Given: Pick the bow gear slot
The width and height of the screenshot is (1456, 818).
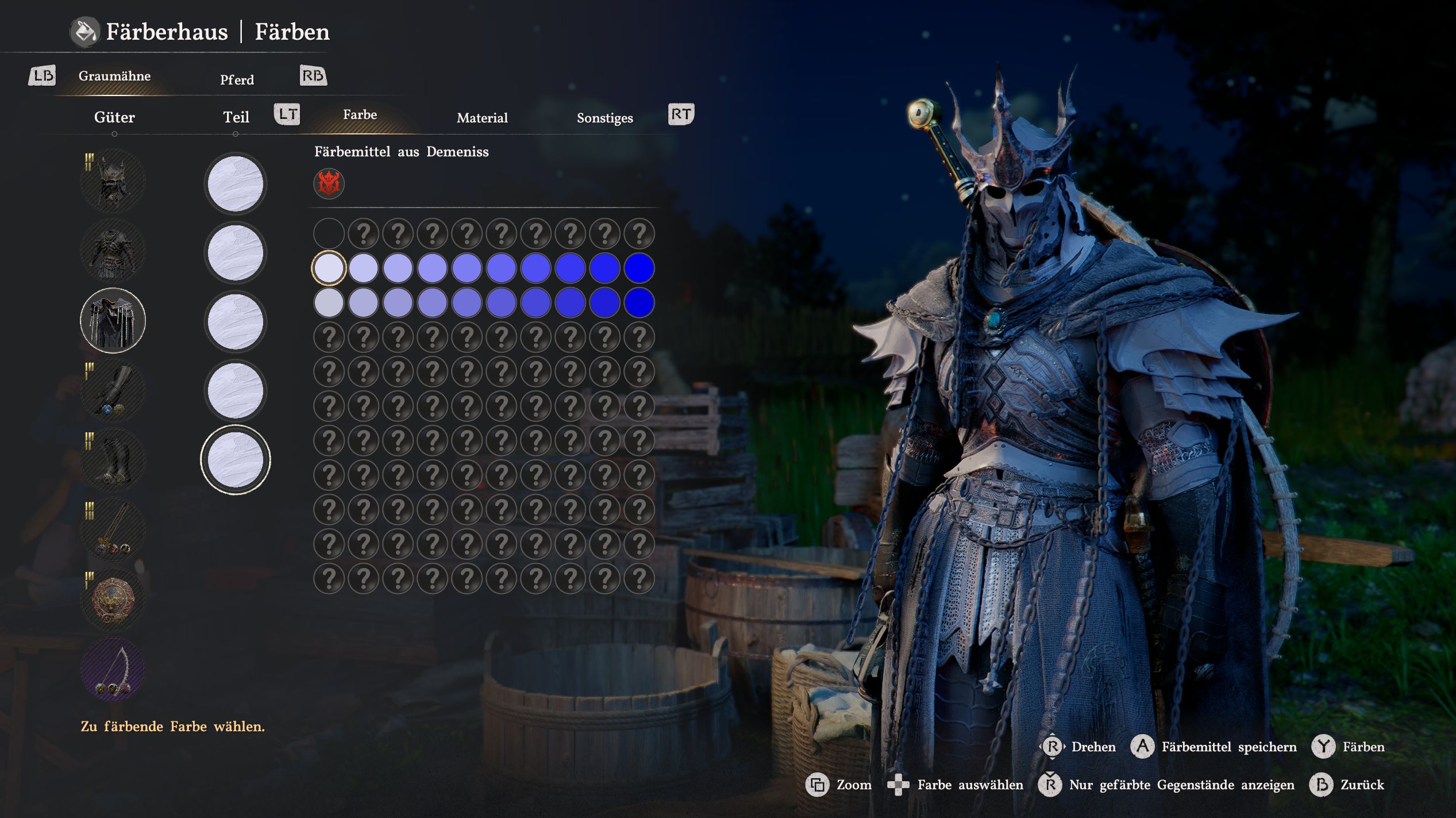Looking at the screenshot, I should 113,670.
